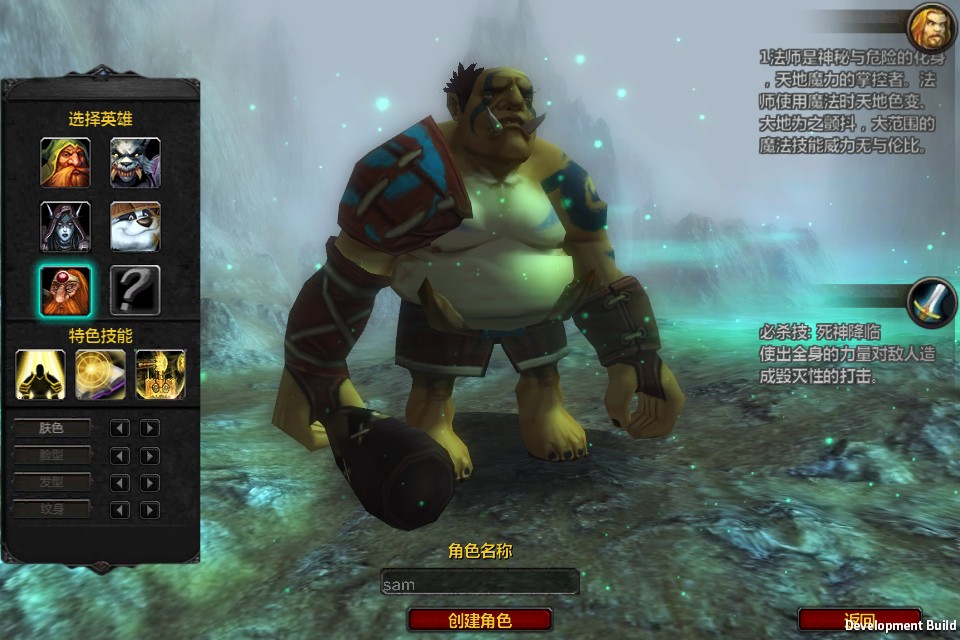This screenshot has width=960, height=640.
Task: Go back using the 返回 button
Action: [x=860, y=619]
